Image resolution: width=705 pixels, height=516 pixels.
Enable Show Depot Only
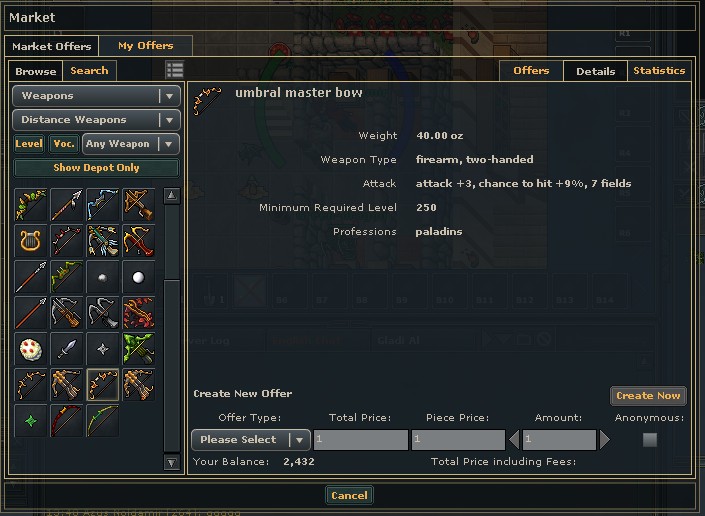click(x=96, y=168)
